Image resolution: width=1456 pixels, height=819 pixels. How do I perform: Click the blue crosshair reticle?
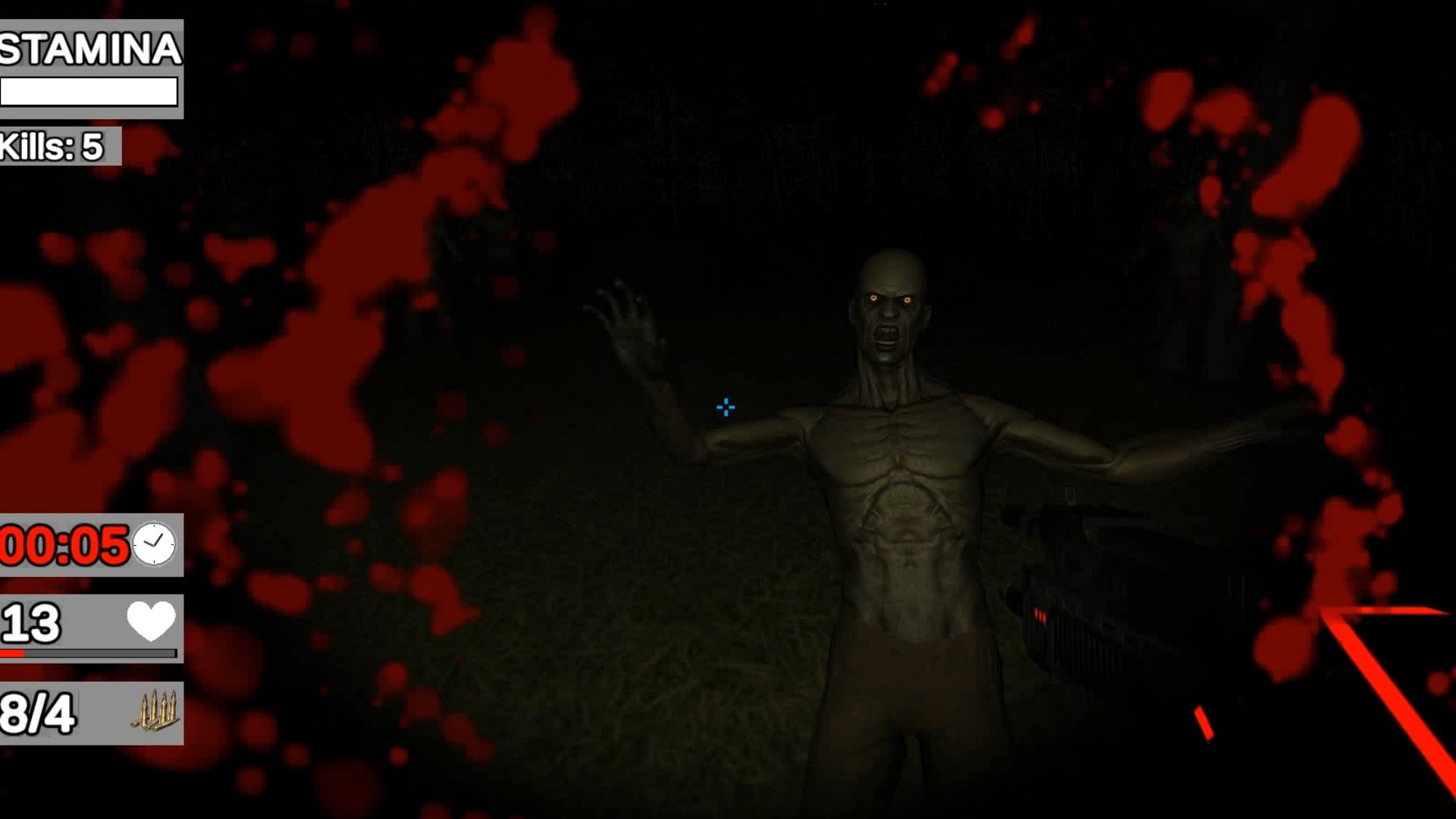click(x=724, y=408)
